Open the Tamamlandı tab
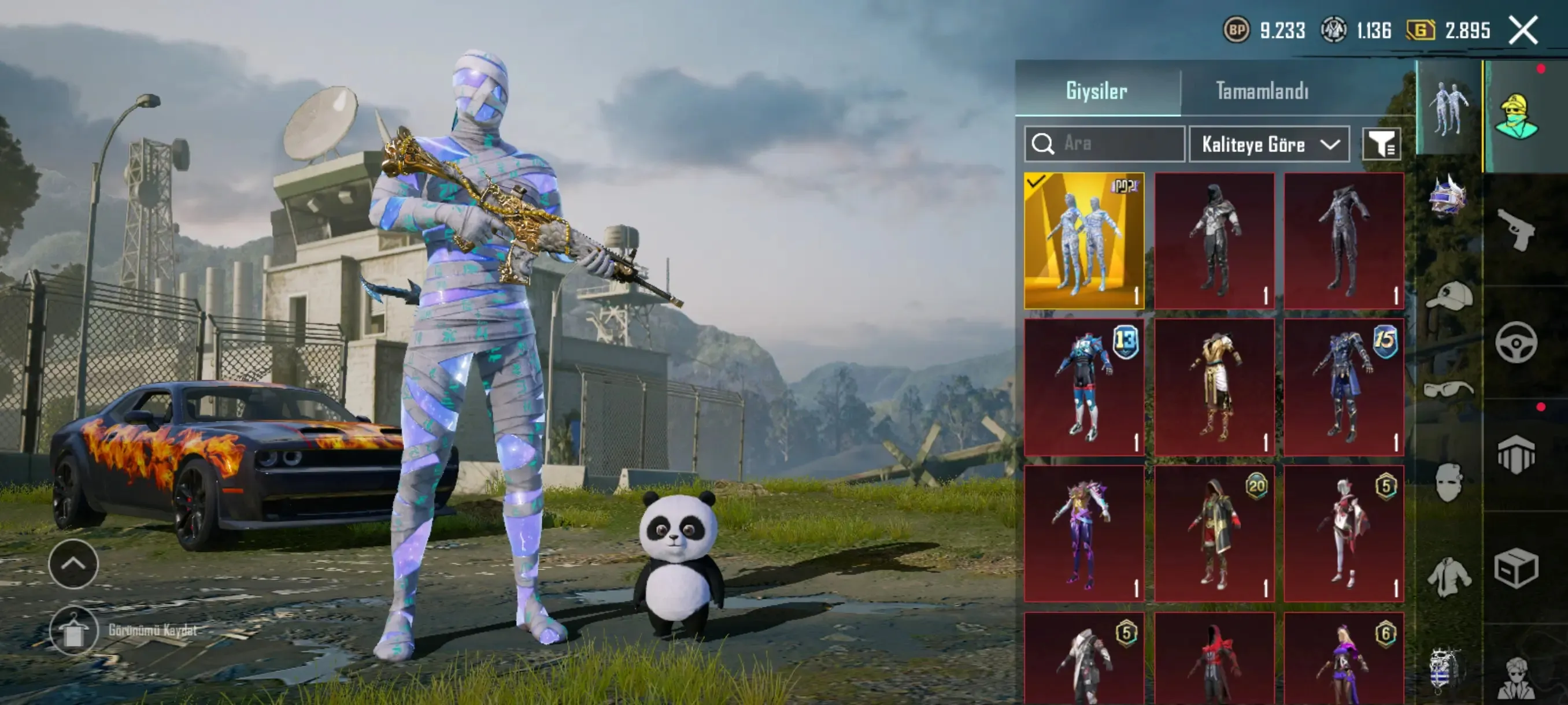 click(x=1262, y=91)
